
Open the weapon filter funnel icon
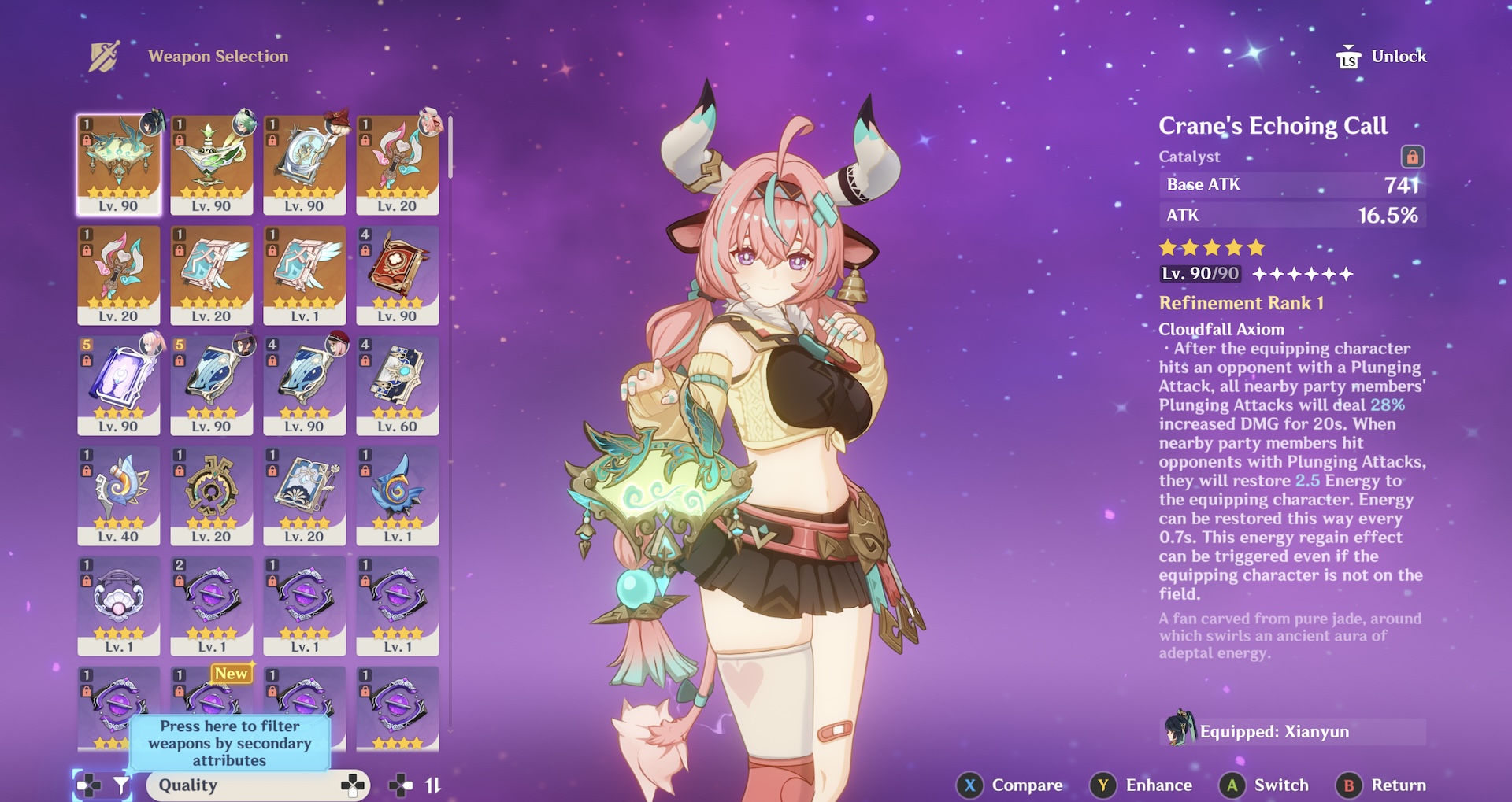coord(121,785)
